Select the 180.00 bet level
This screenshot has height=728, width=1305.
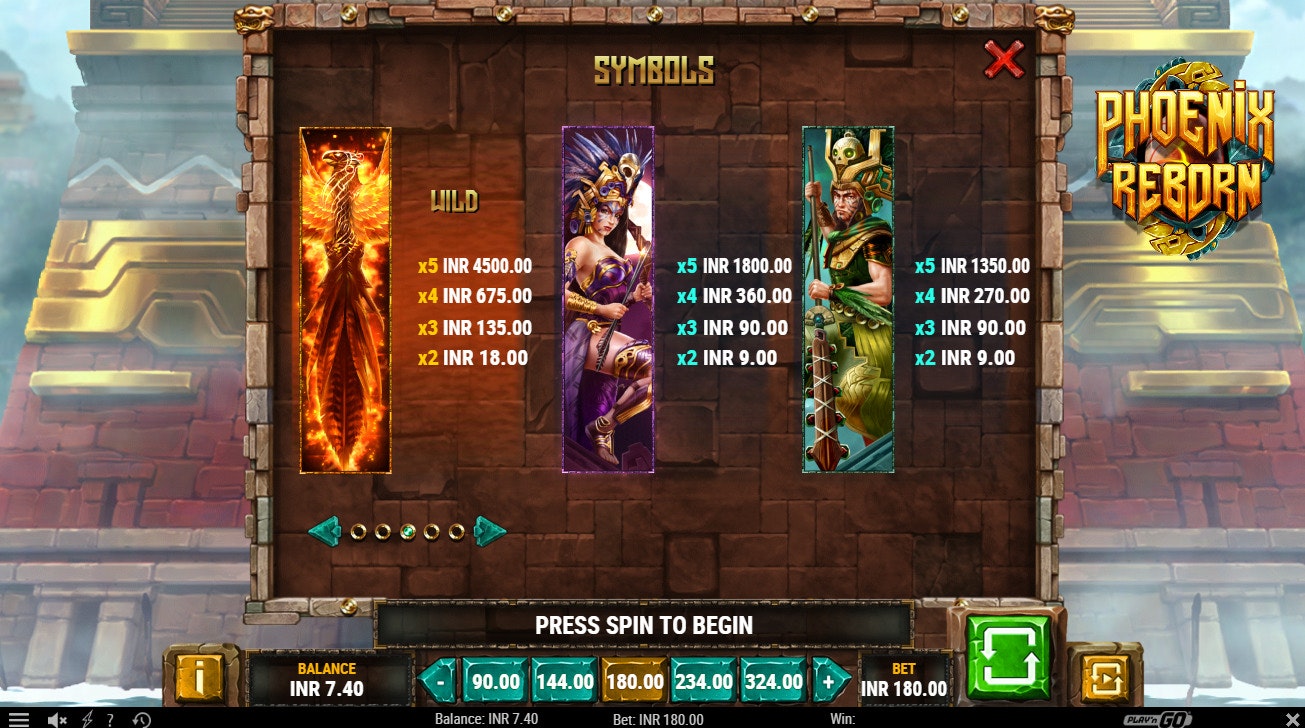[633, 681]
